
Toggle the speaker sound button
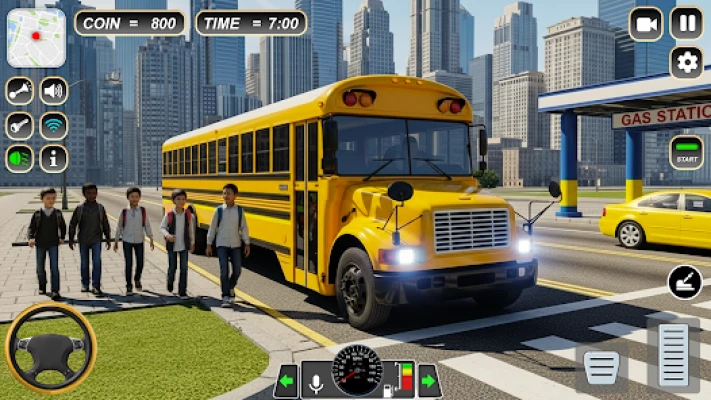pyautogui.click(x=54, y=92)
